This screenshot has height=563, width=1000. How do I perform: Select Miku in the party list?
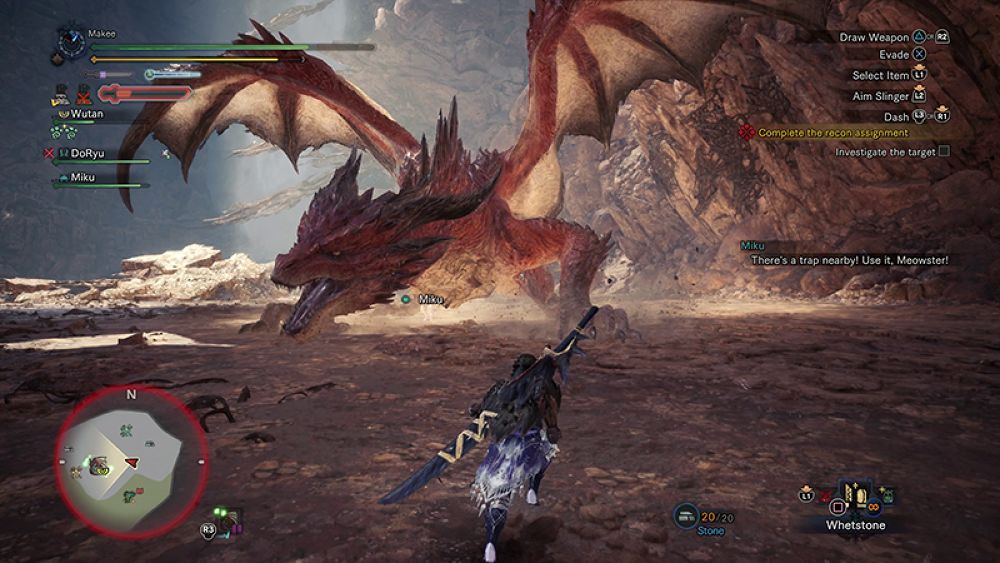(x=82, y=177)
